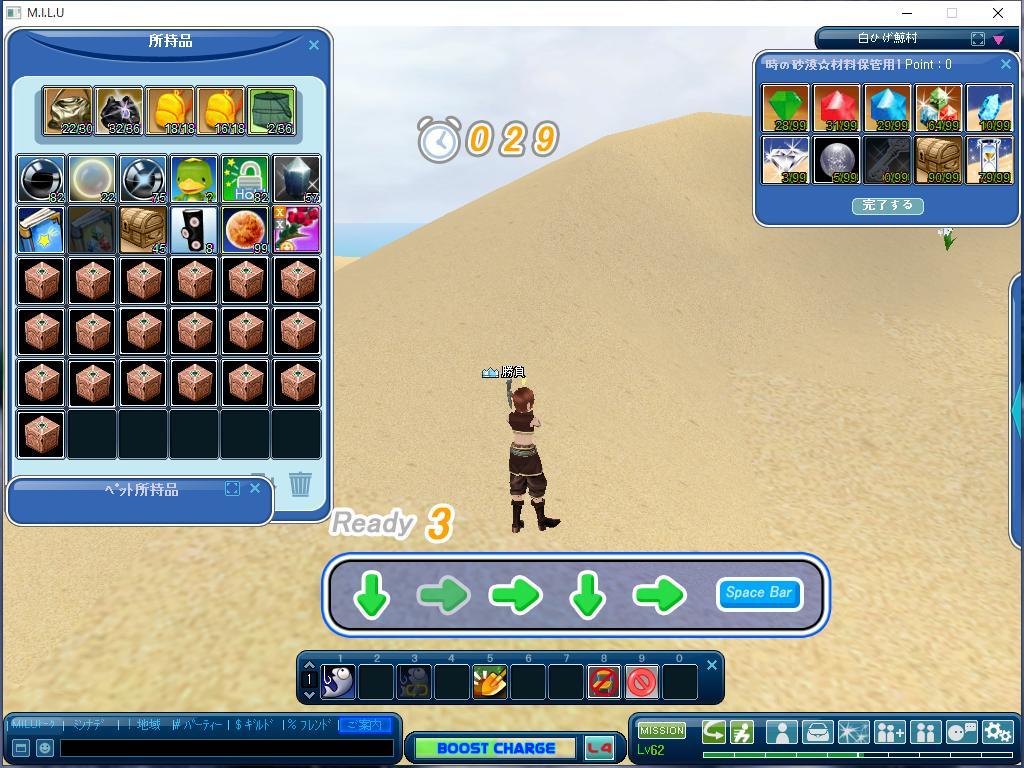Open the gear settings menu
This screenshot has height=768, width=1024.
pos(997,732)
